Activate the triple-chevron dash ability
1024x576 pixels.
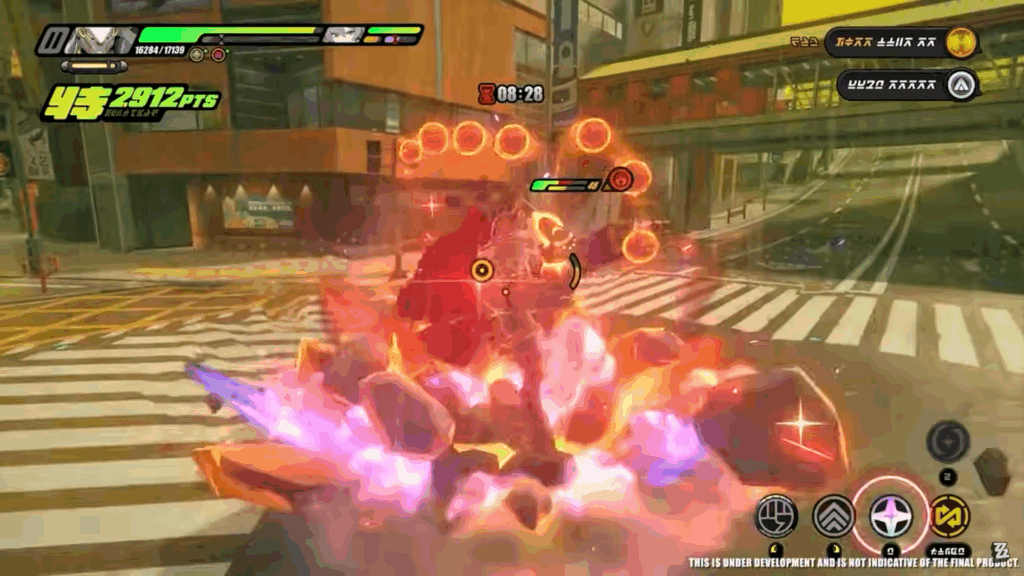tap(833, 516)
